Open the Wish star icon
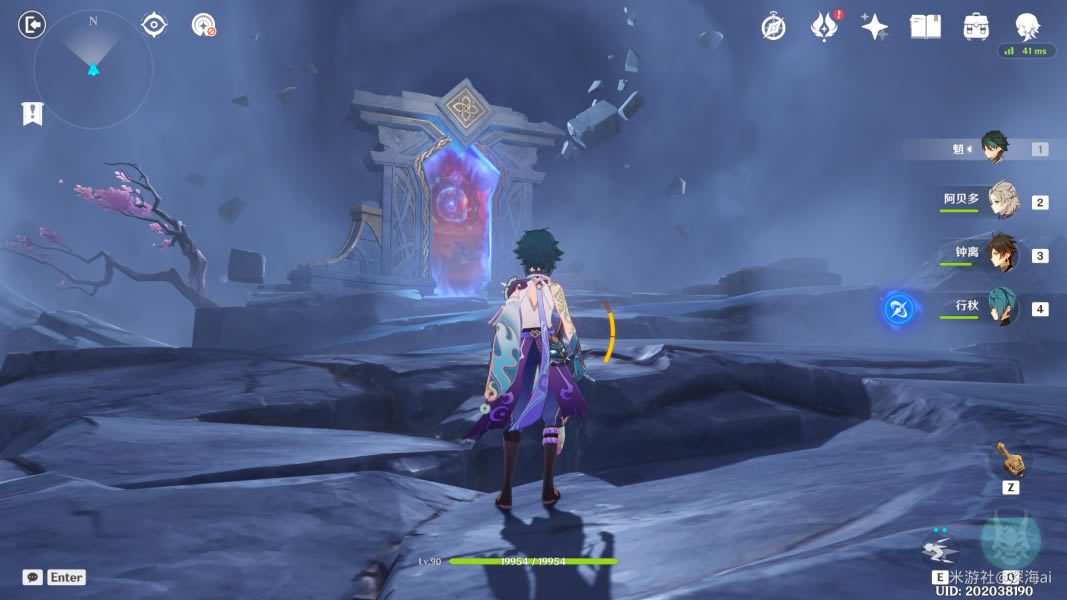Image resolution: width=1067 pixels, height=600 pixels. [875, 27]
